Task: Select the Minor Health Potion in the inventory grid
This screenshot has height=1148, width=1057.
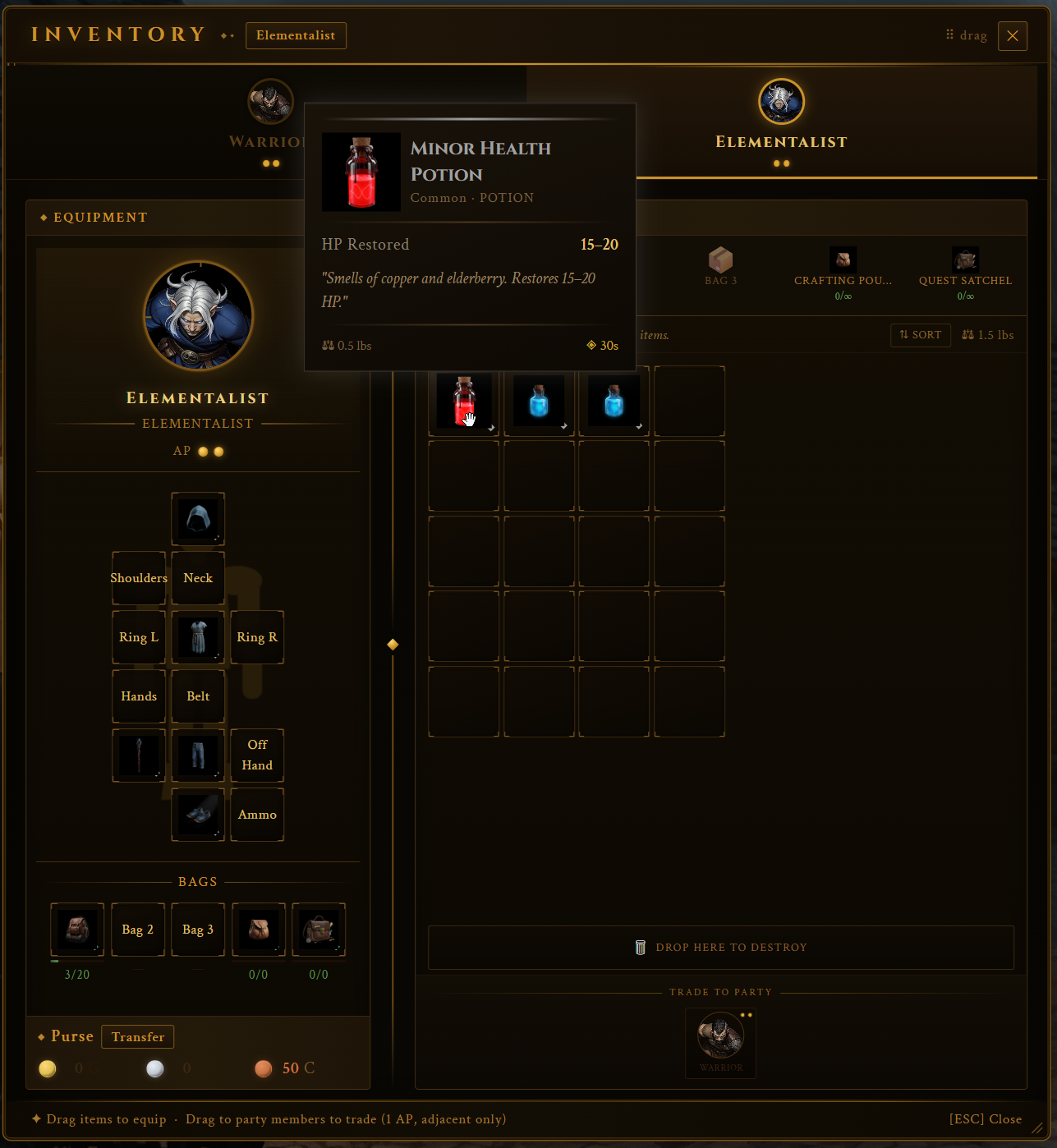Action: (x=463, y=402)
